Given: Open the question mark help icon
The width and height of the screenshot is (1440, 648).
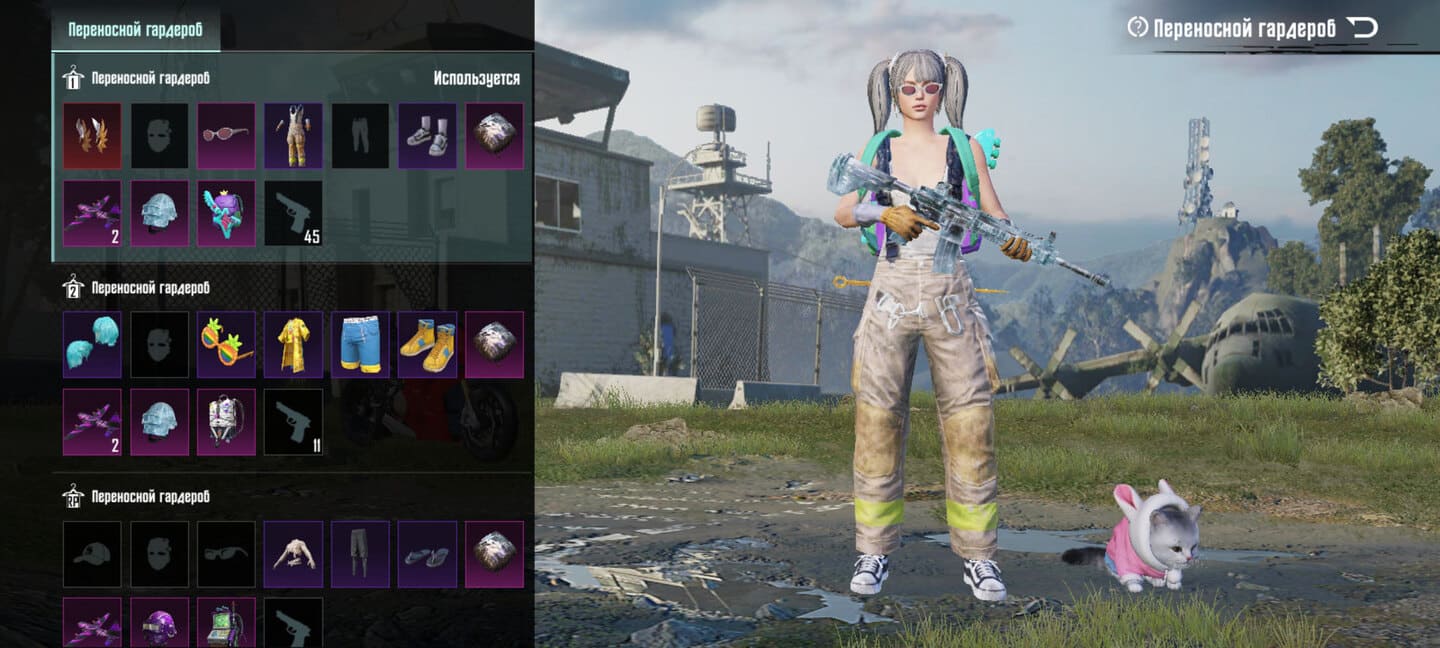Looking at the screenshot, I should point(1137,28).
